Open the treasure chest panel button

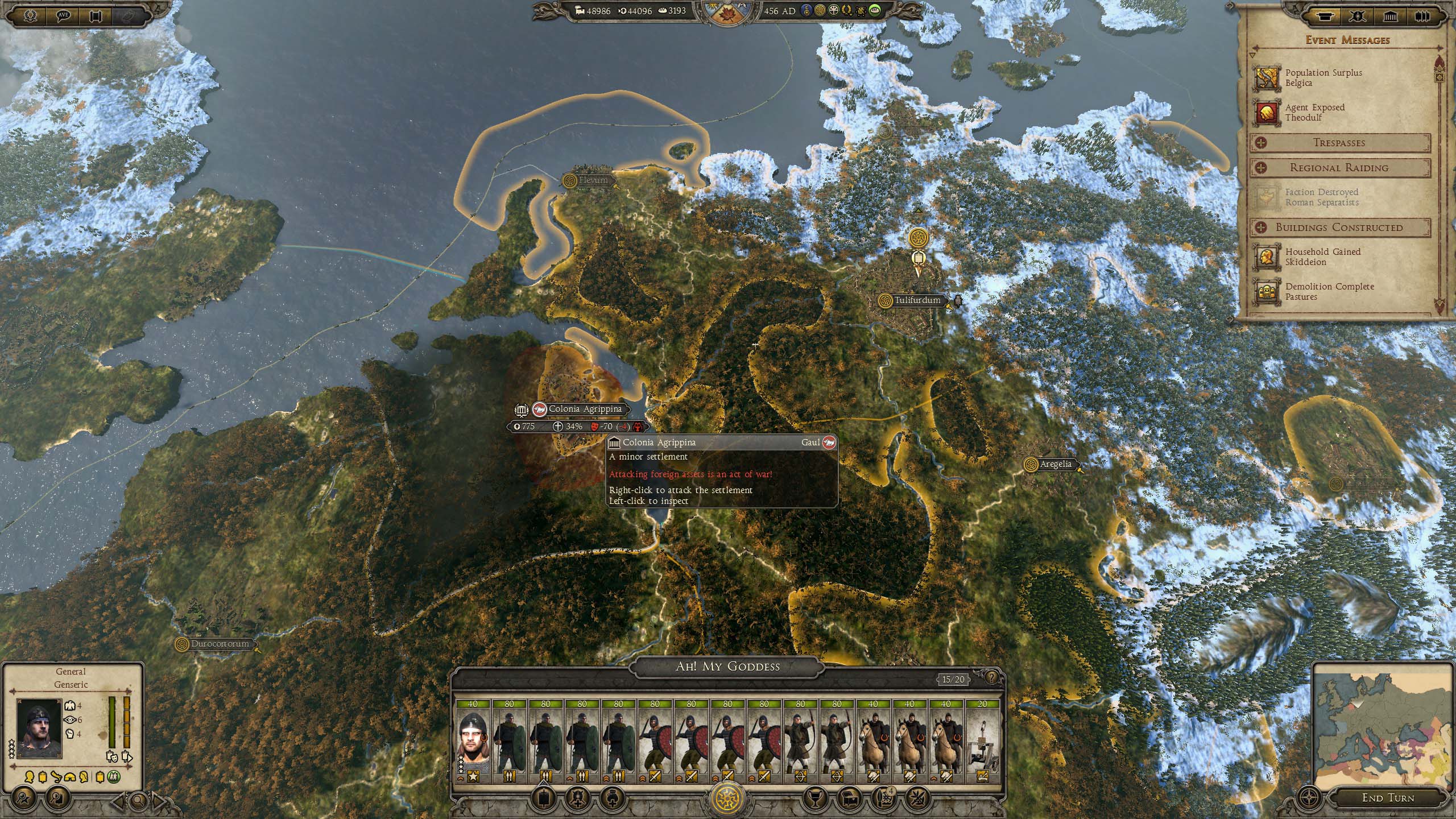pyautogui.click(x=851, y=797)
